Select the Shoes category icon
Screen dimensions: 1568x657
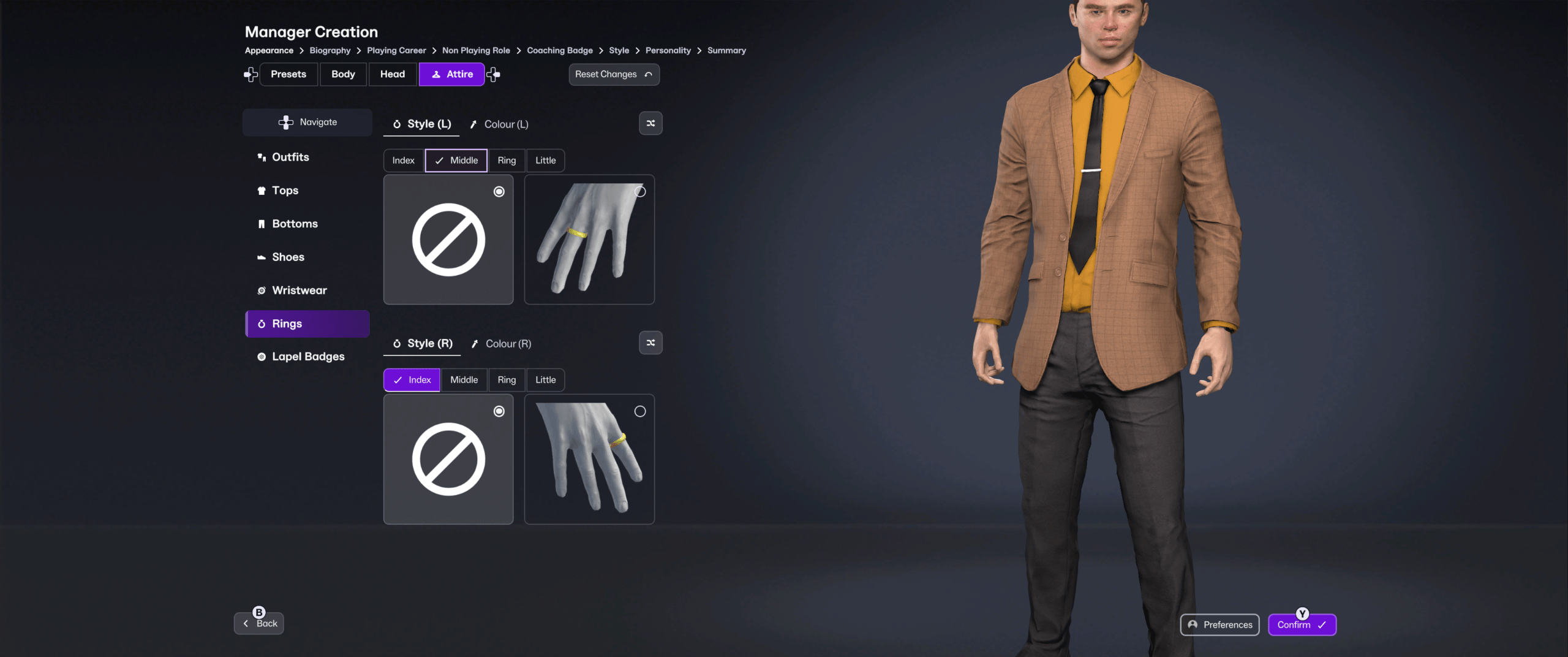pyautogui.click(x=262, y=257)
